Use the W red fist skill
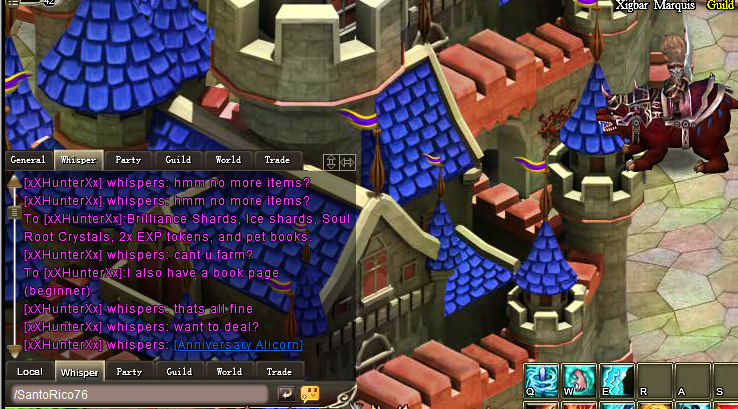This screenshot has height=409, width=738. point(578,380)
